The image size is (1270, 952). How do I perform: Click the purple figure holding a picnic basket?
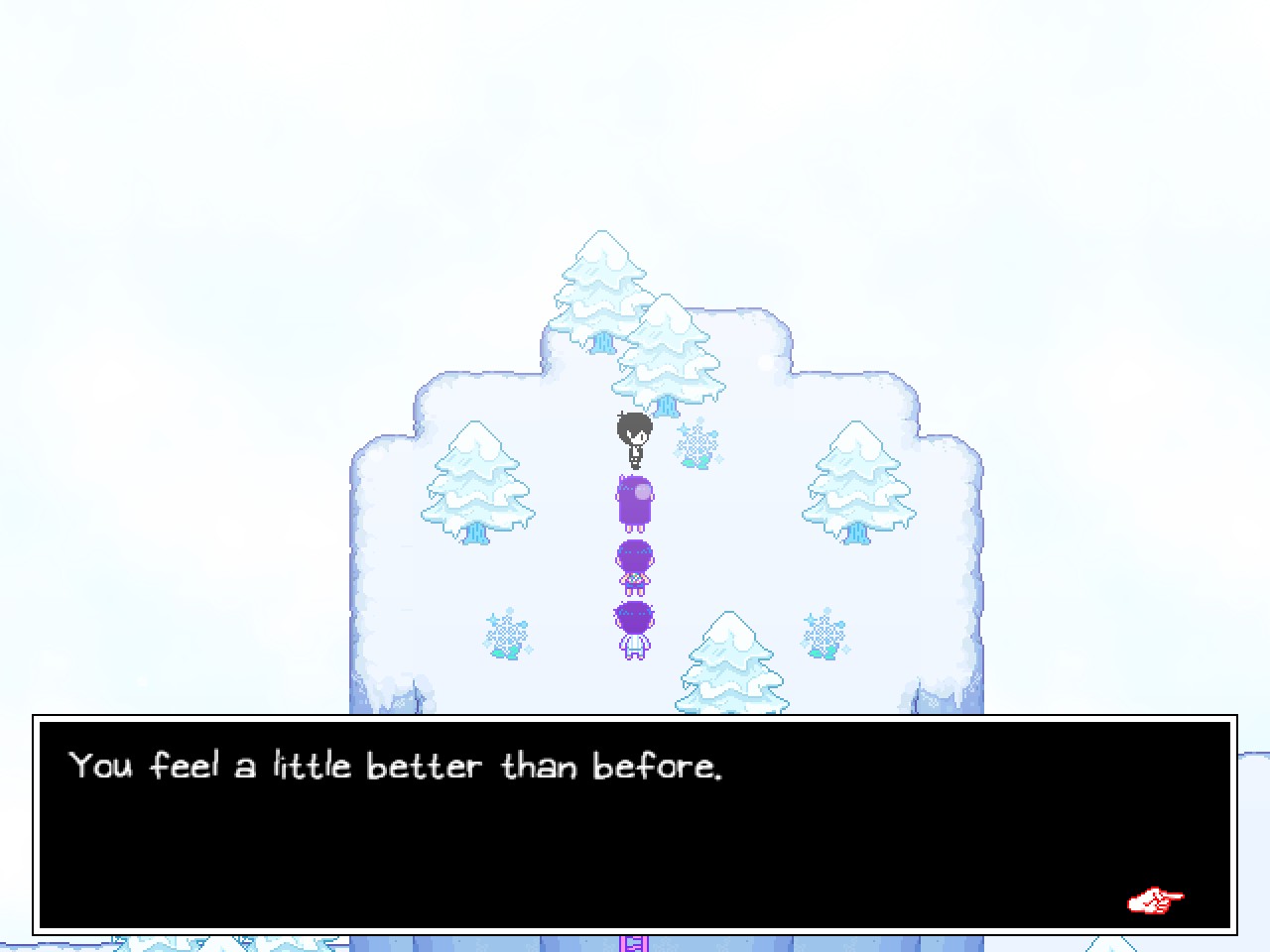[634, 560]
